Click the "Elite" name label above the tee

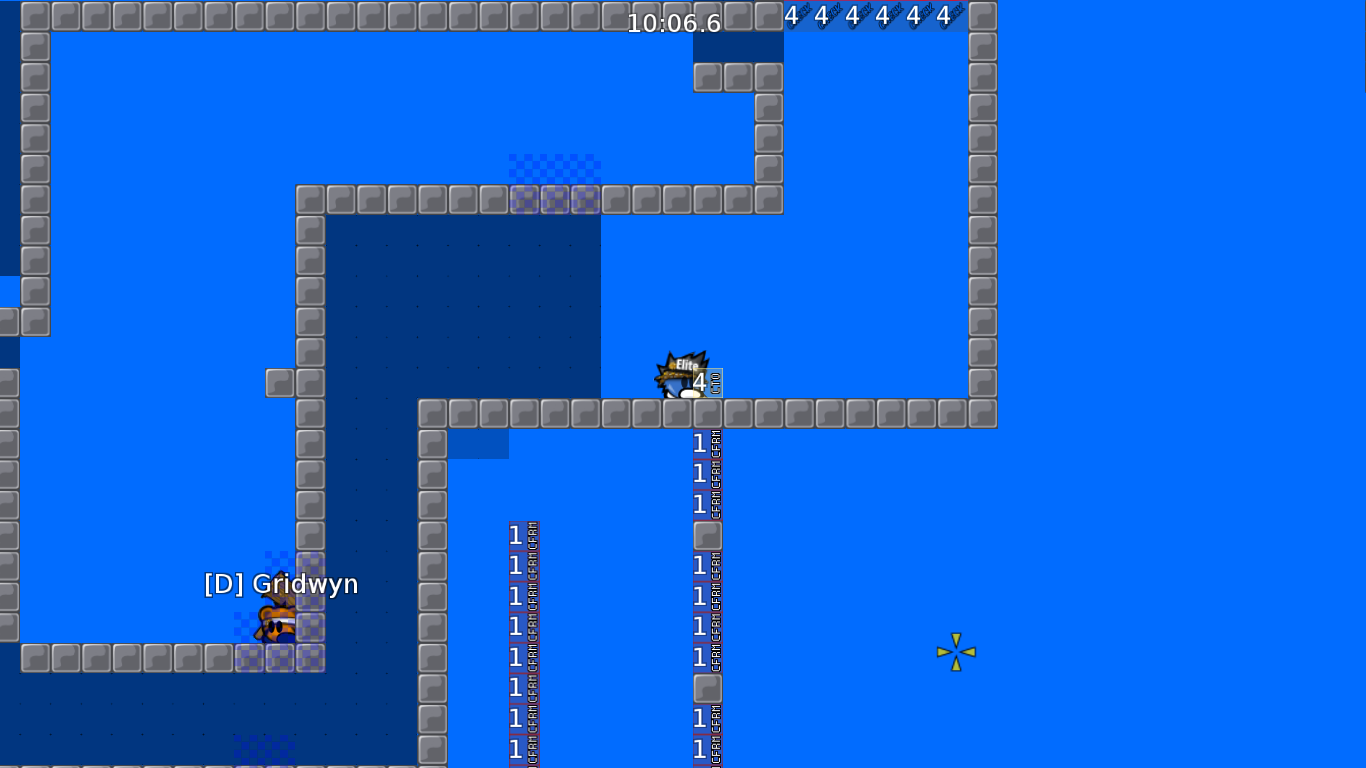point(684,362)
